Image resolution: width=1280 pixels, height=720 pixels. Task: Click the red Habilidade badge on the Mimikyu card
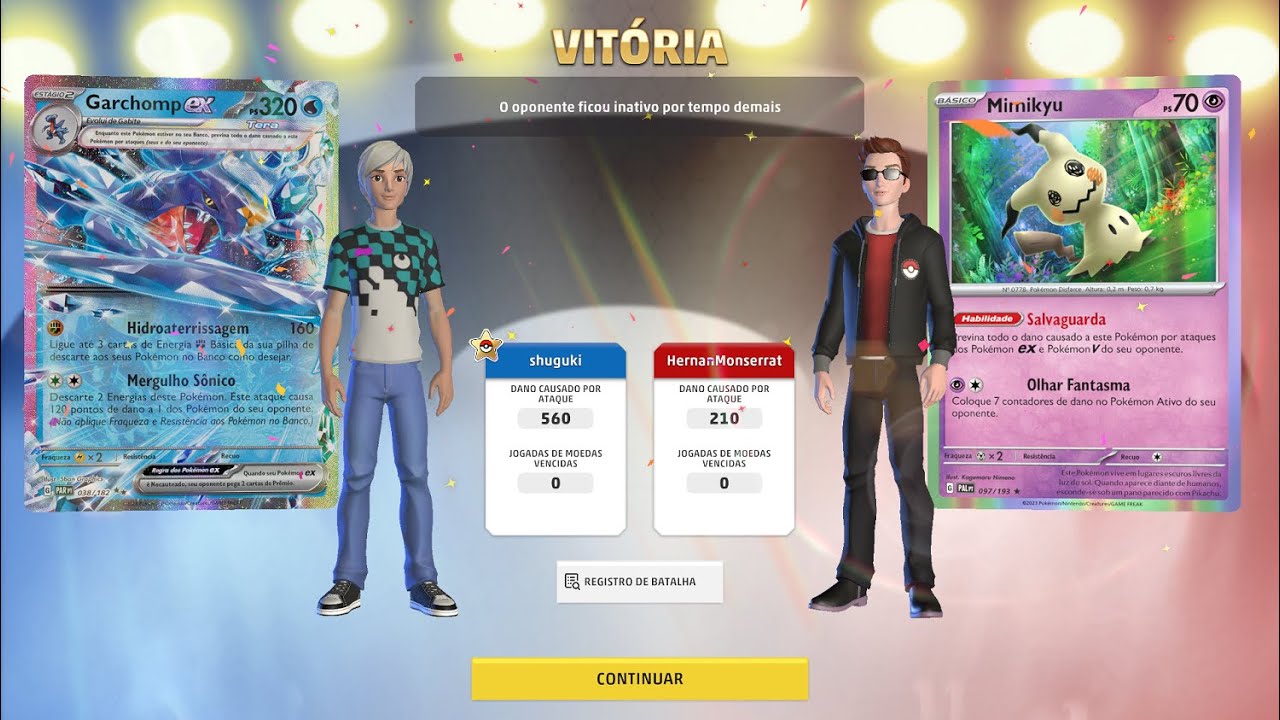(x=988, y=318)
